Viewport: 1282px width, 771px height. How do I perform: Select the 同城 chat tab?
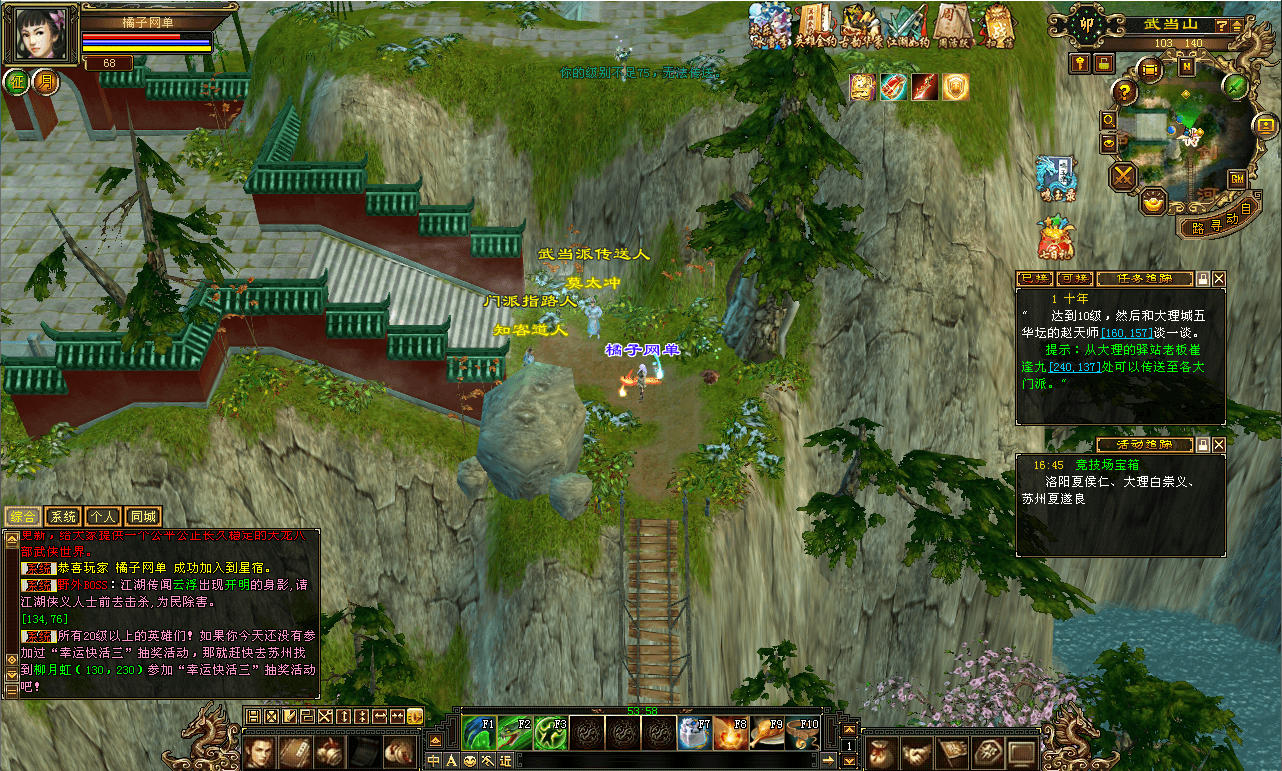coord(143,517)
